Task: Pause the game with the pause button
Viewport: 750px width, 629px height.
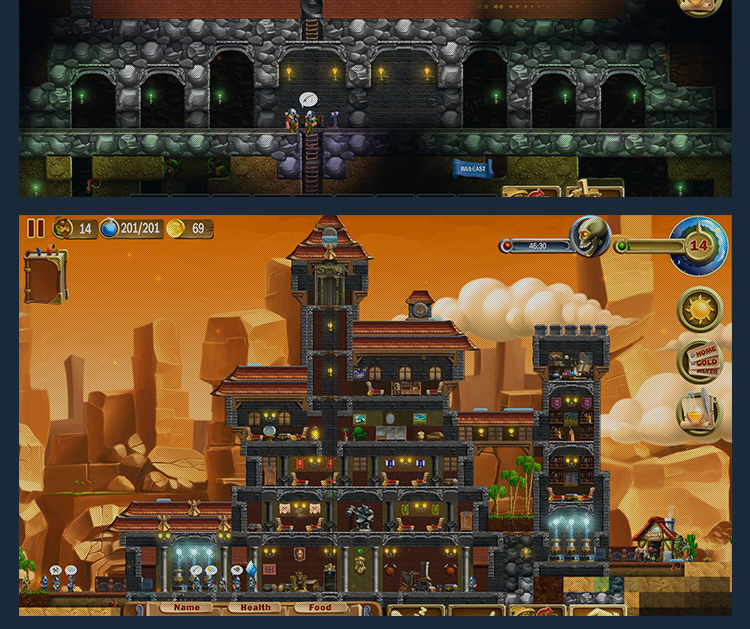Action: point(36,229)
